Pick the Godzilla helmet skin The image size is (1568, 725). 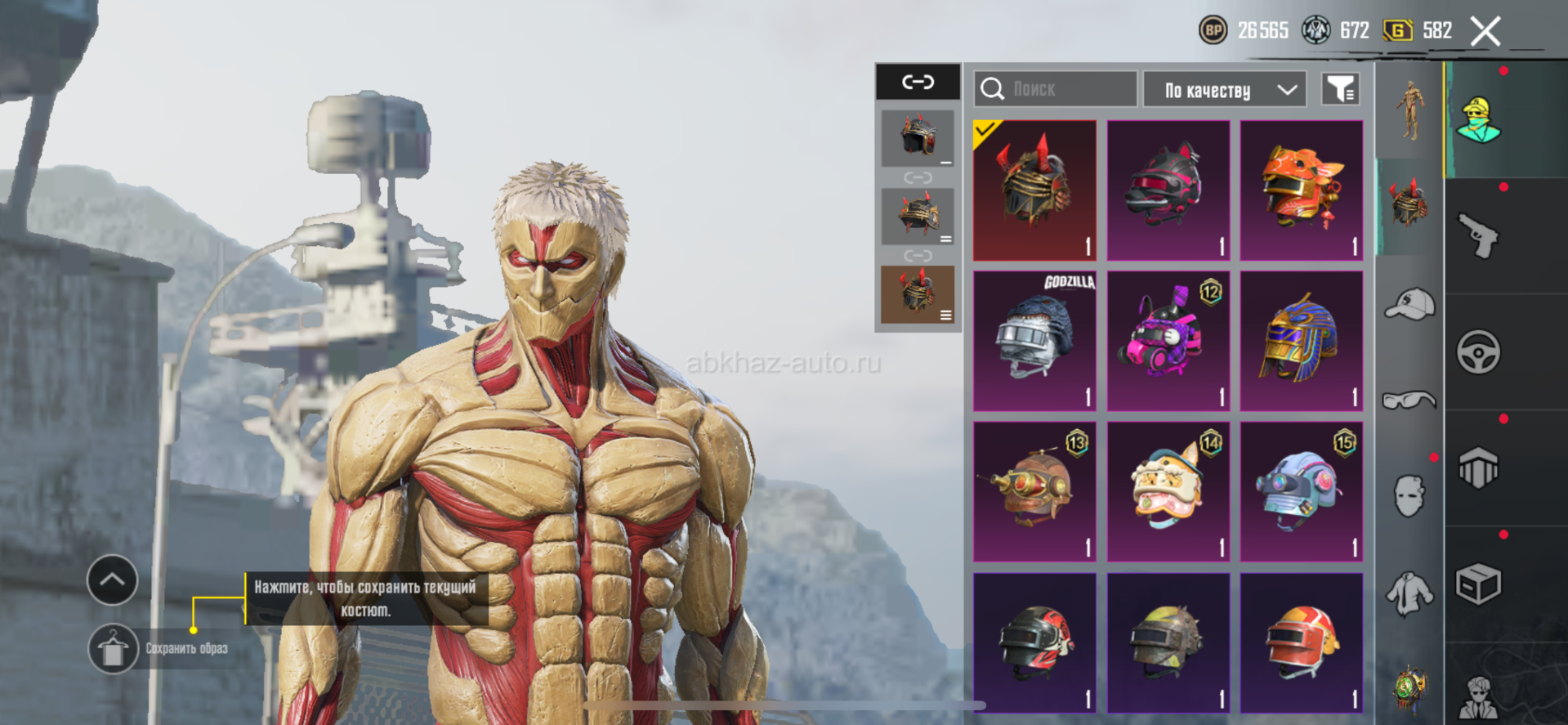(x=1034, y=340)
